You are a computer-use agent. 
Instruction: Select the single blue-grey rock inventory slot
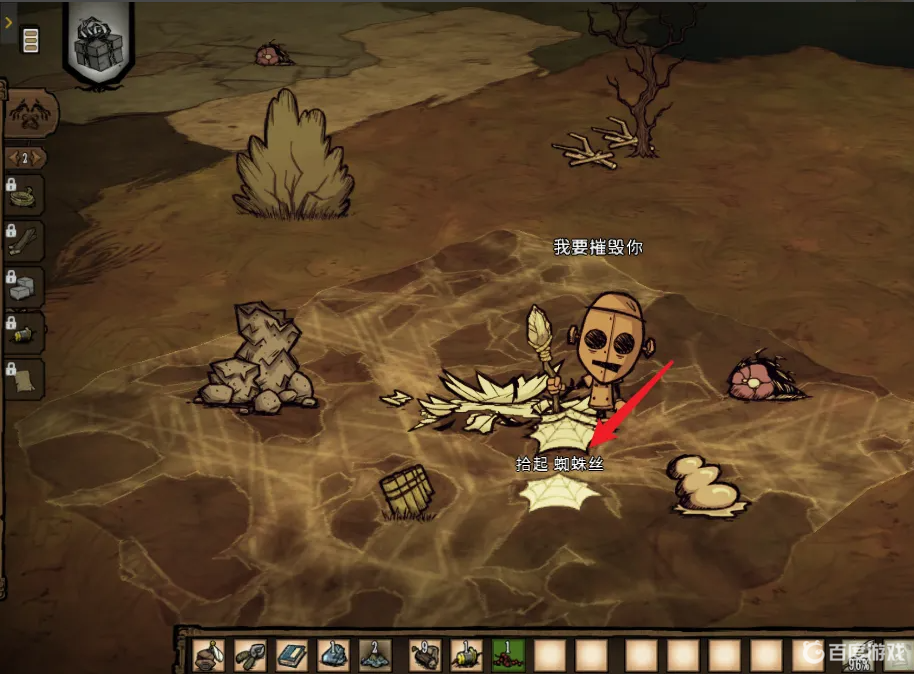pyautogui.click(x=333, y=655)
